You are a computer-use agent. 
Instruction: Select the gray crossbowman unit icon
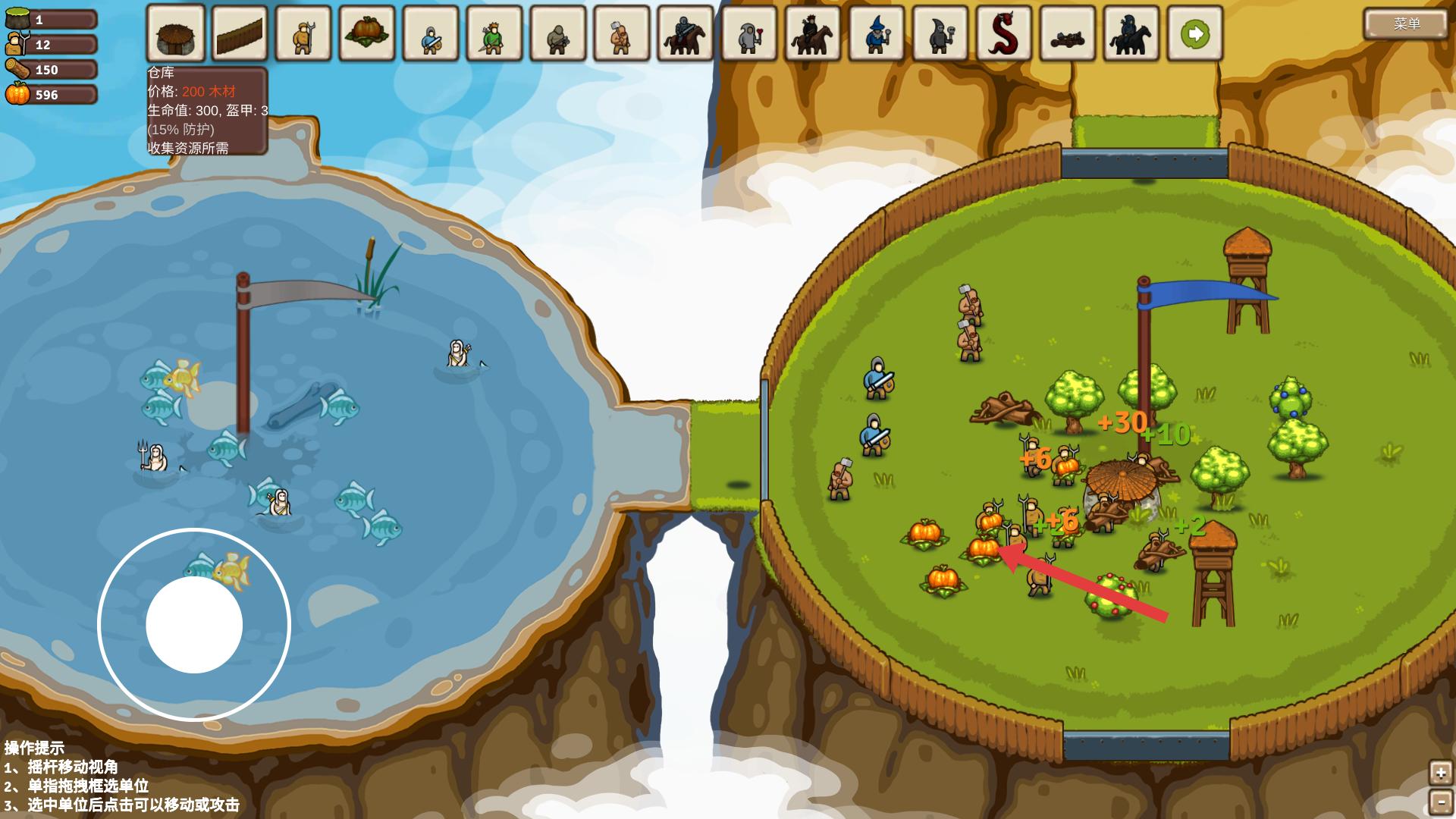[558, 34]
